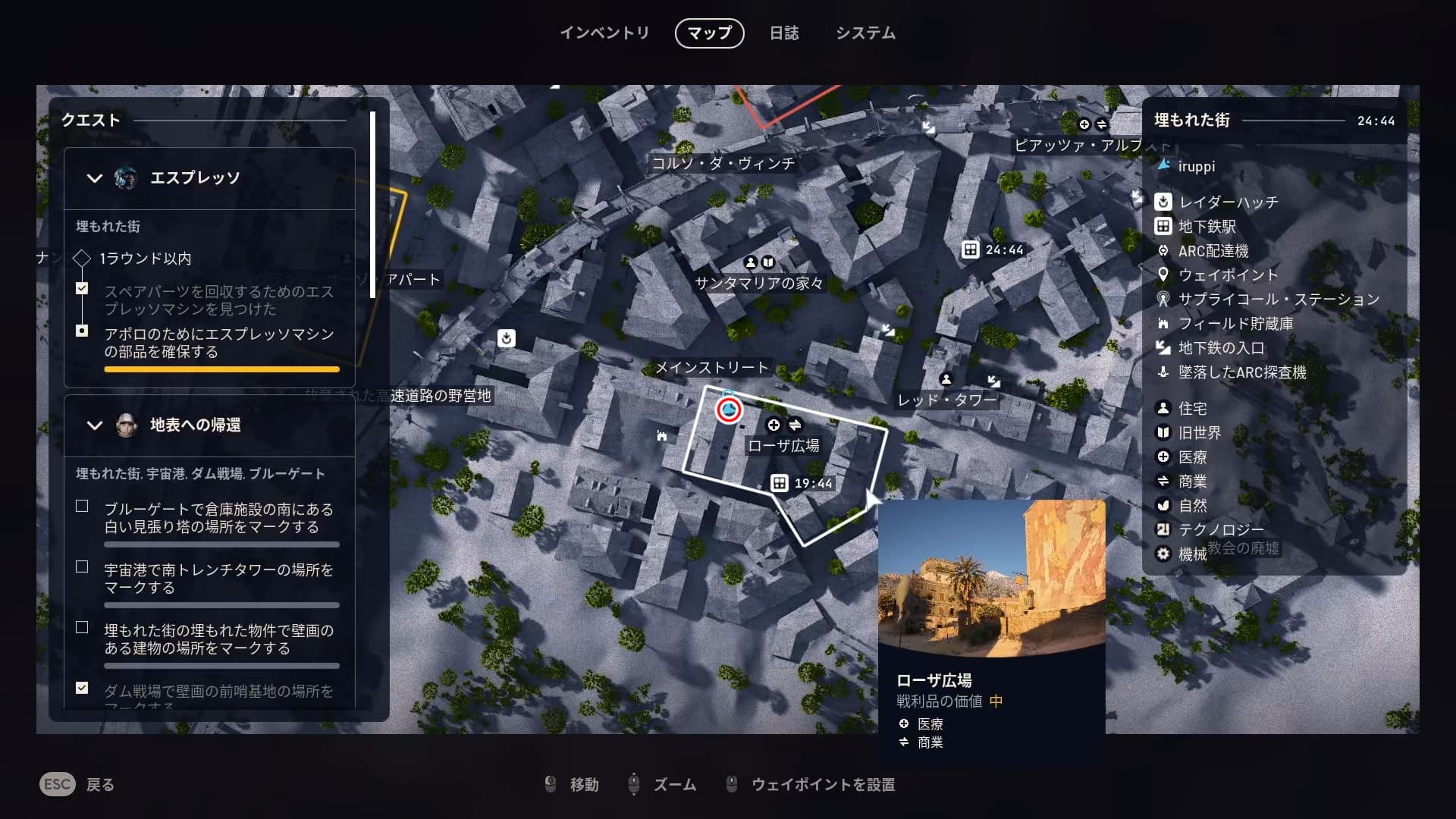This screenshot has width=1456, height=819.
Task: Select the マップ tab
Action: (x=709, y=33)
